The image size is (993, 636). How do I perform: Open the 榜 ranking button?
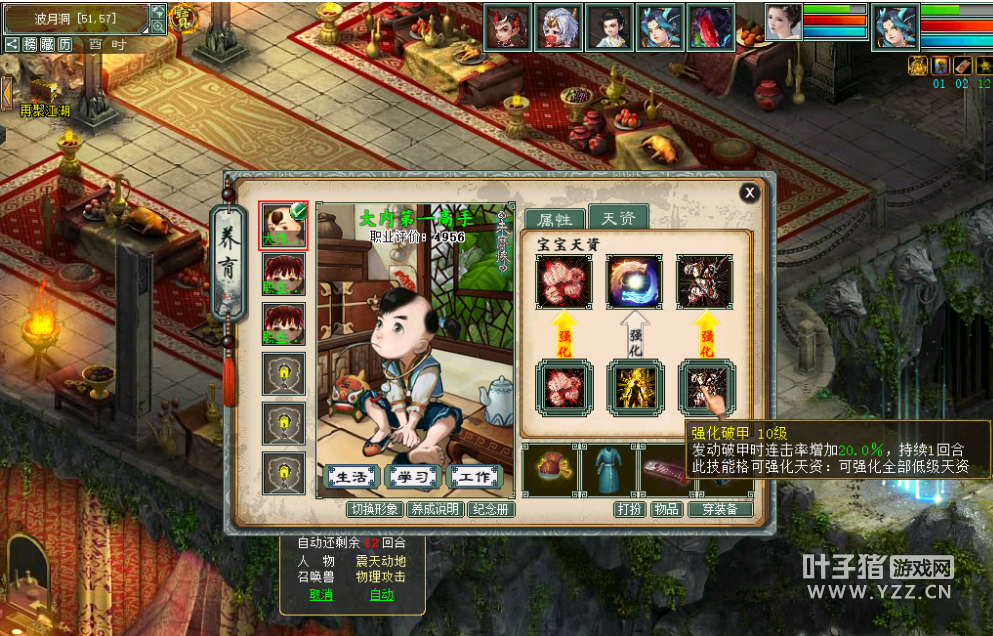click(30, 44)
